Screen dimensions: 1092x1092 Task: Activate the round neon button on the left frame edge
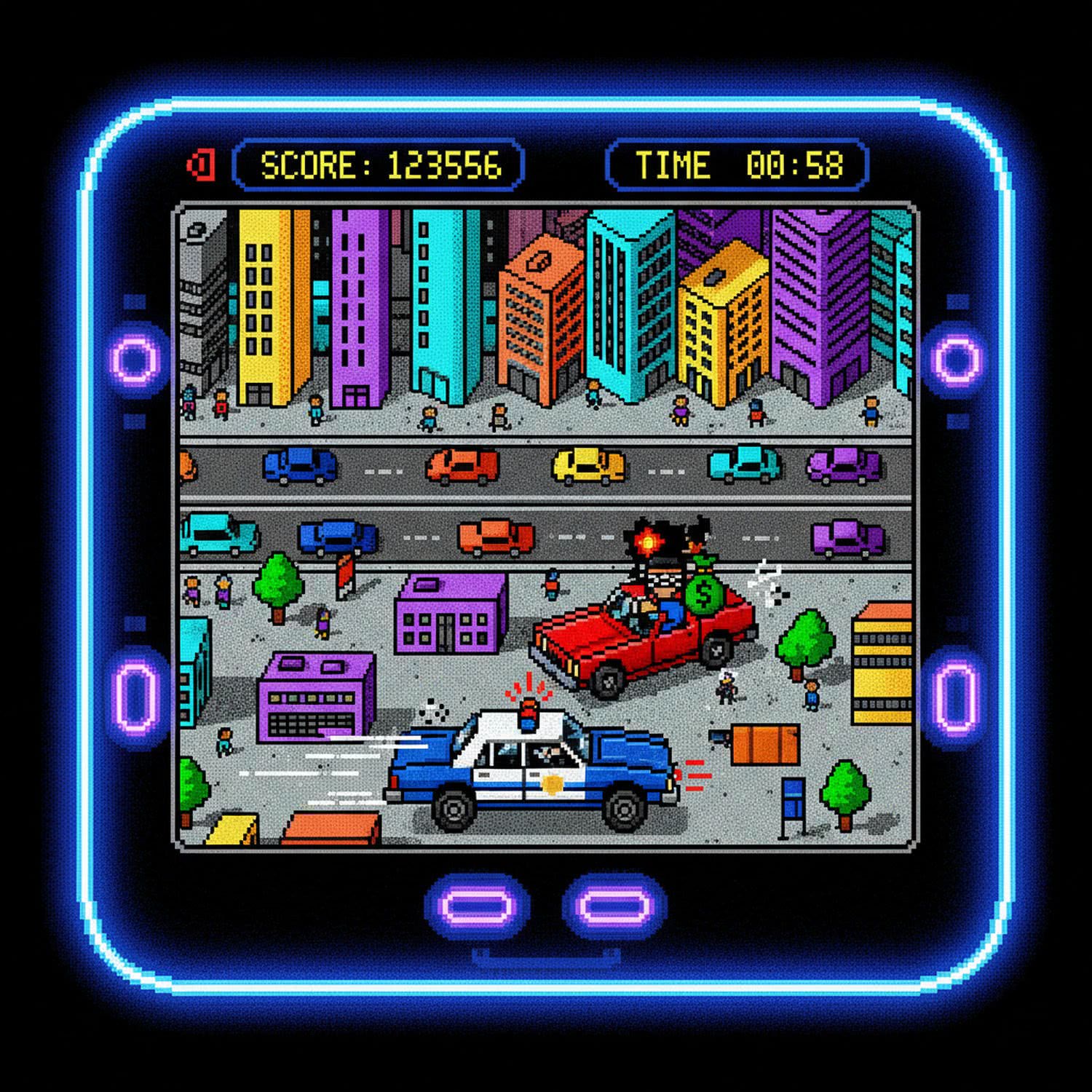pyautogui.click(x=135, y=360)
